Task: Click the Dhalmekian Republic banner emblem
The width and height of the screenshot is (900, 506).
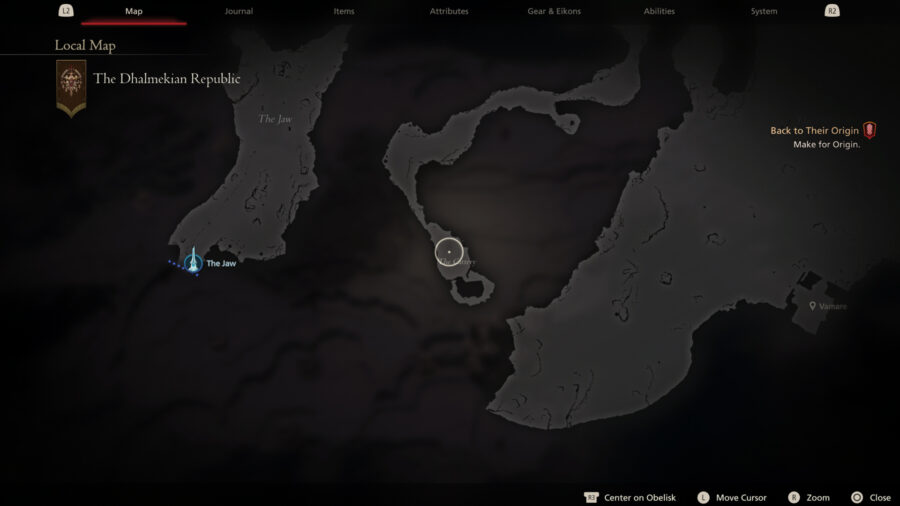Action: pos(71,86)
